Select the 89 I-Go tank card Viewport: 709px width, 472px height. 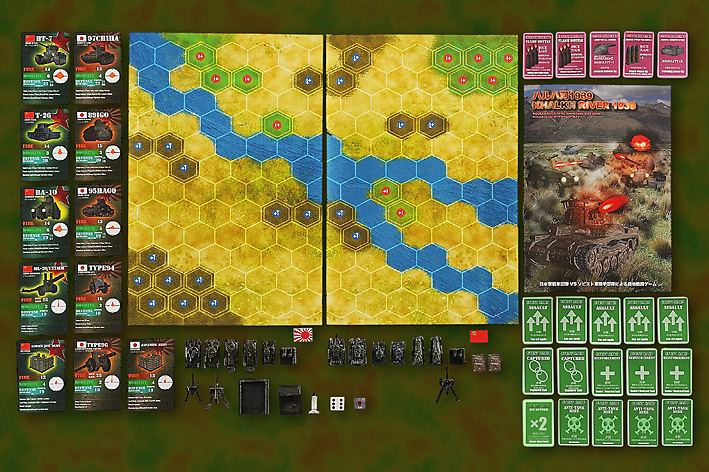point(99,144)
